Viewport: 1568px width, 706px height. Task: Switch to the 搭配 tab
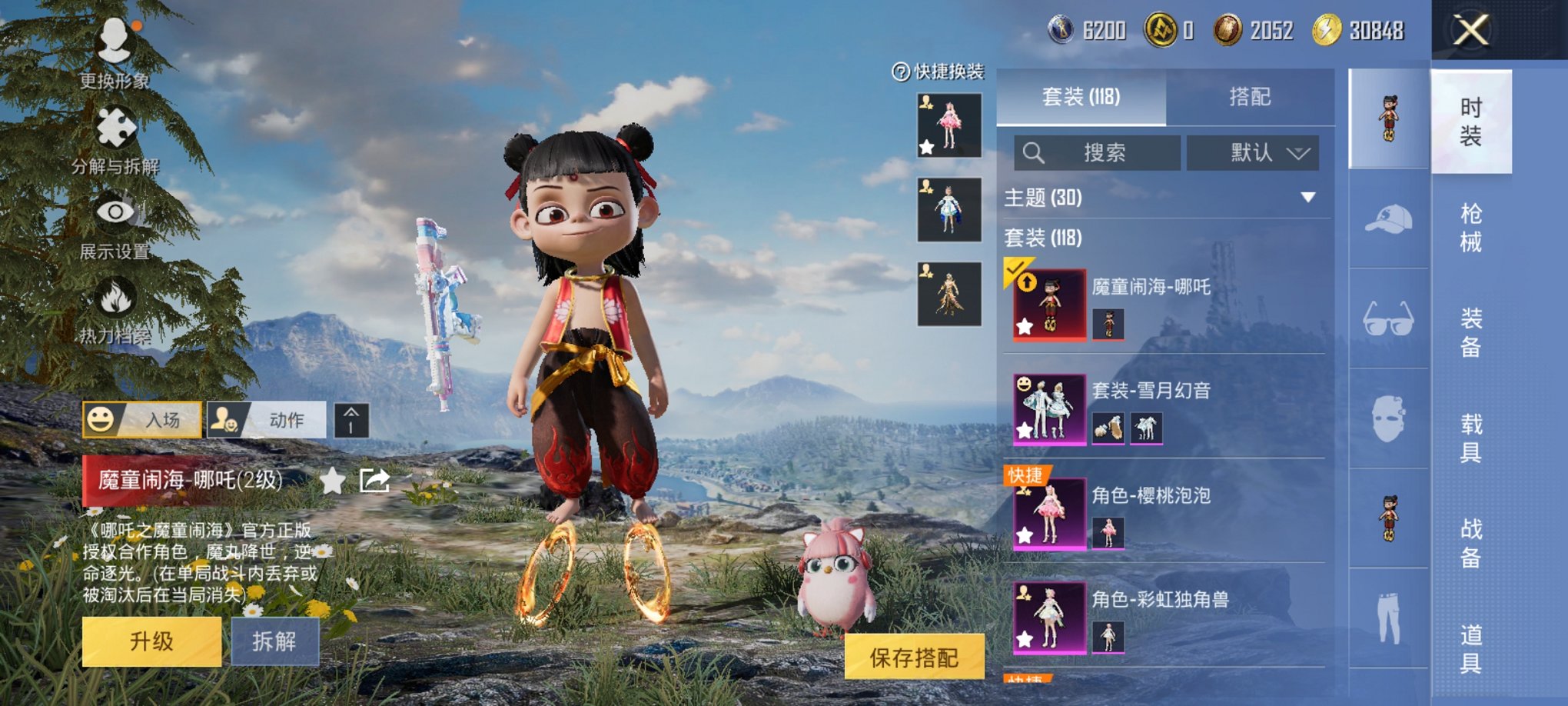1249,97
